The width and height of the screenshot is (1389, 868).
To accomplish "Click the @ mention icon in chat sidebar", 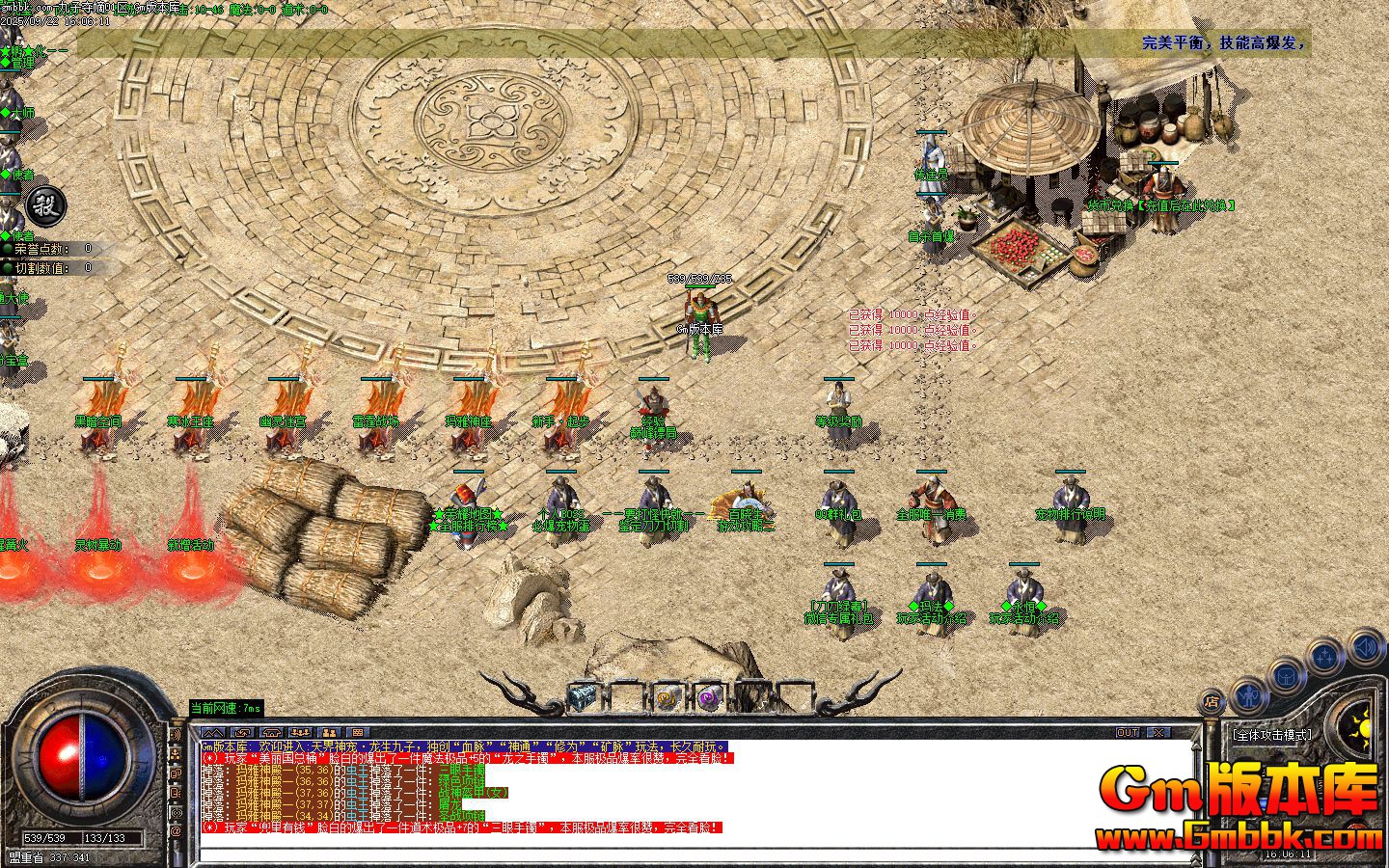I will coord(176,828).
